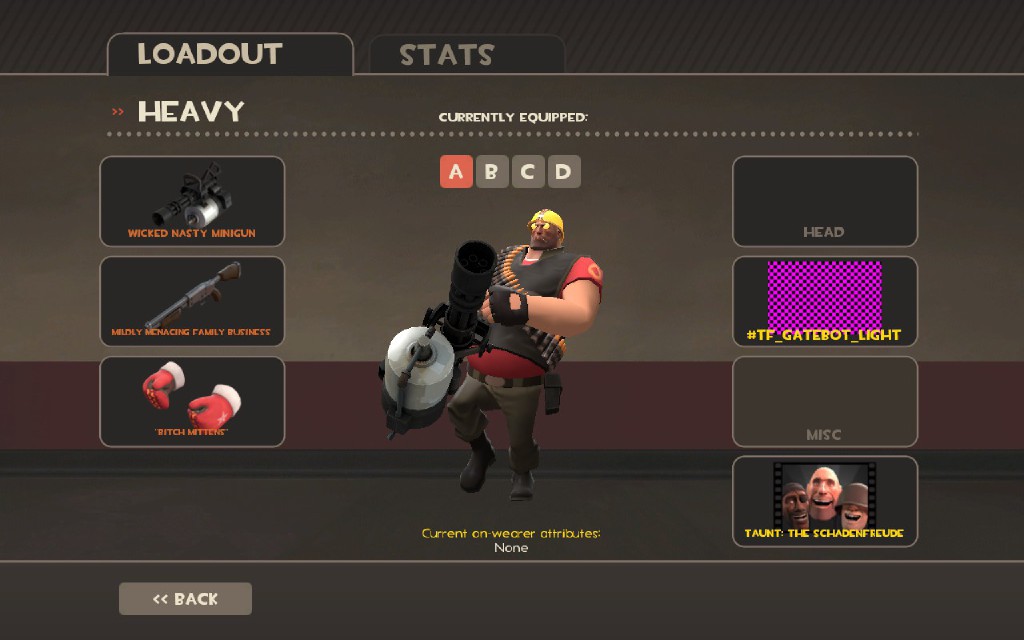Screen dimensions: 1024x640
Task: Choose loadout preset A
Action: click(456, 172)
